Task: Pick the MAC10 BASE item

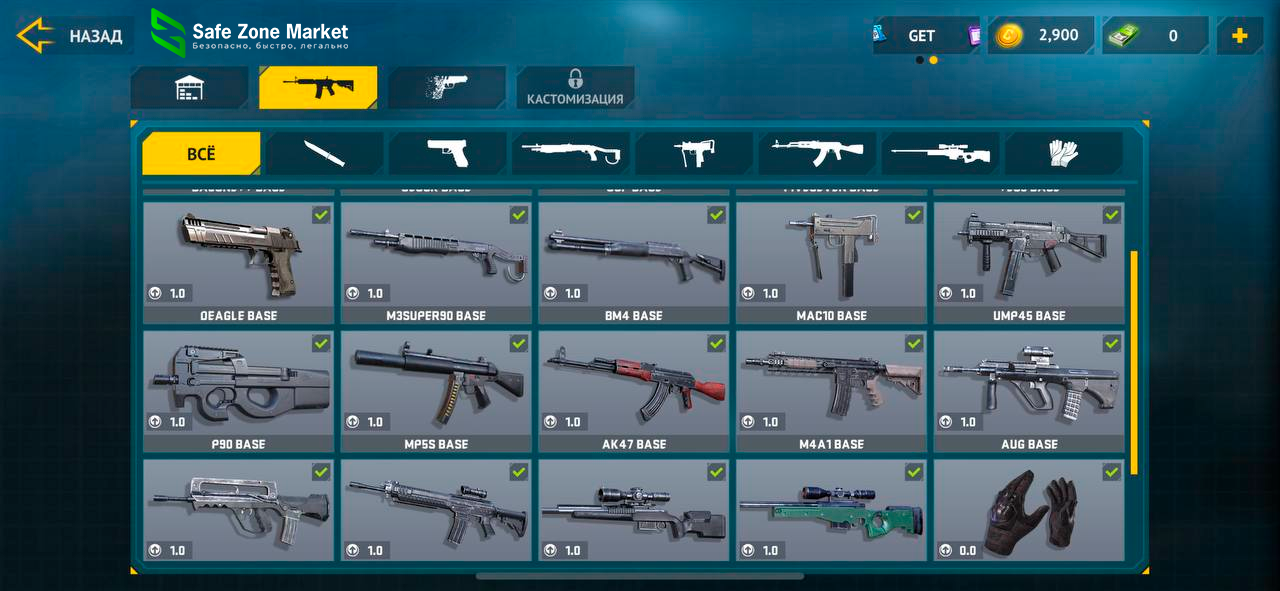Action: [831, 262]
